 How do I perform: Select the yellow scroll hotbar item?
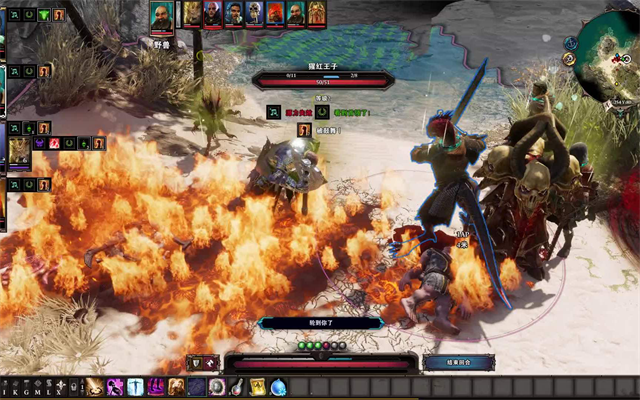point(257,387)
